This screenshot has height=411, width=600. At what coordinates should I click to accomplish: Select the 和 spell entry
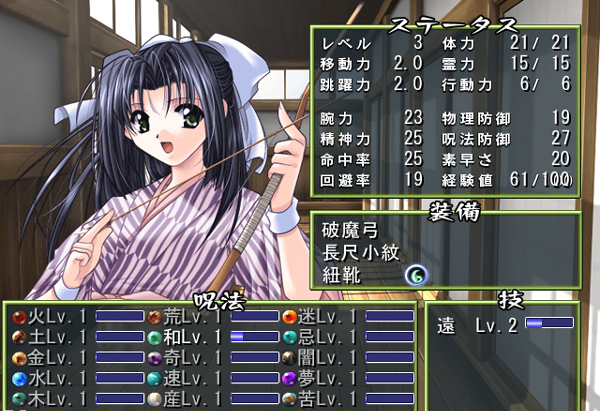click(190, 338)
